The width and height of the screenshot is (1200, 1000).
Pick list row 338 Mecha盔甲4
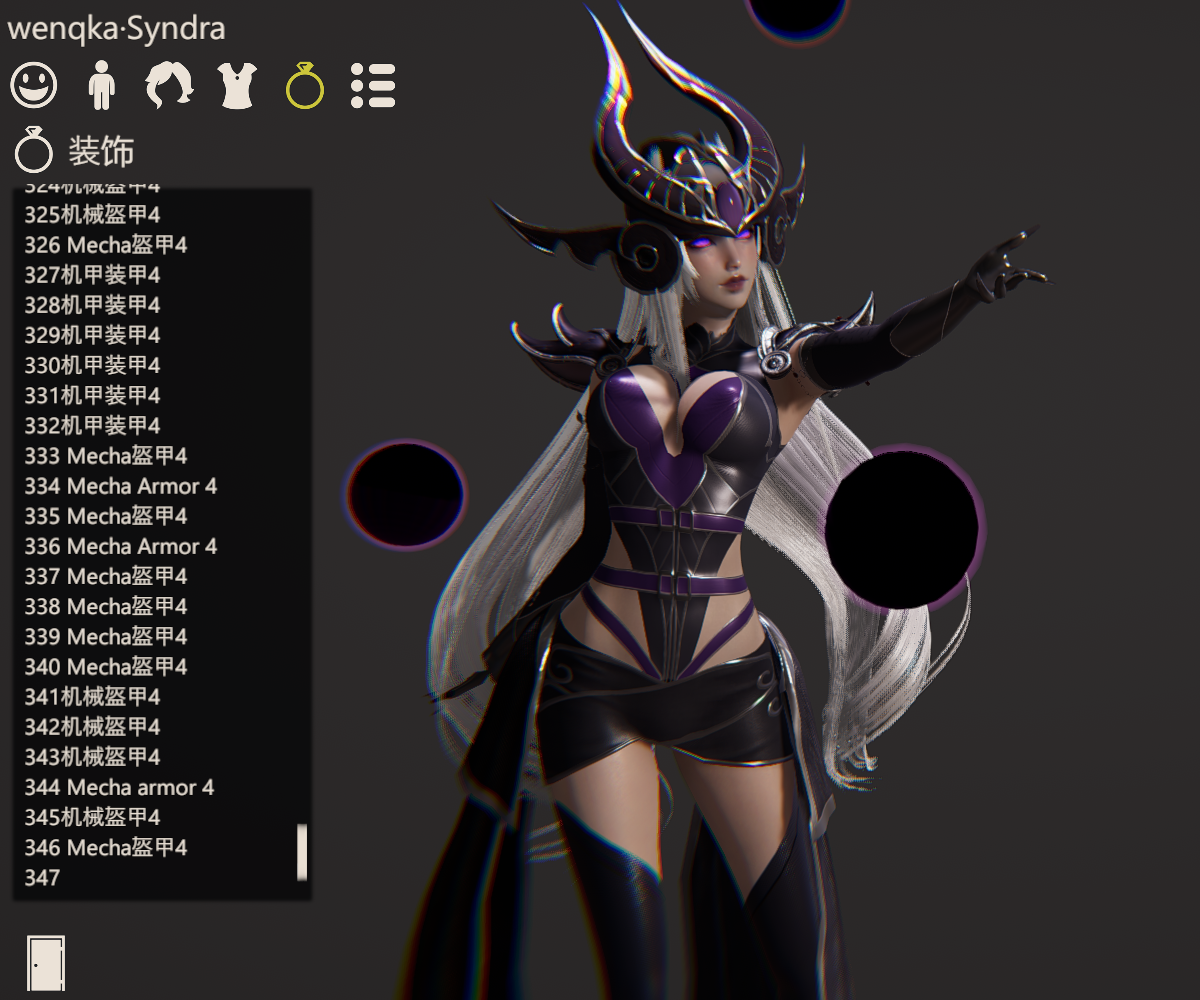(x=106, y=606)
